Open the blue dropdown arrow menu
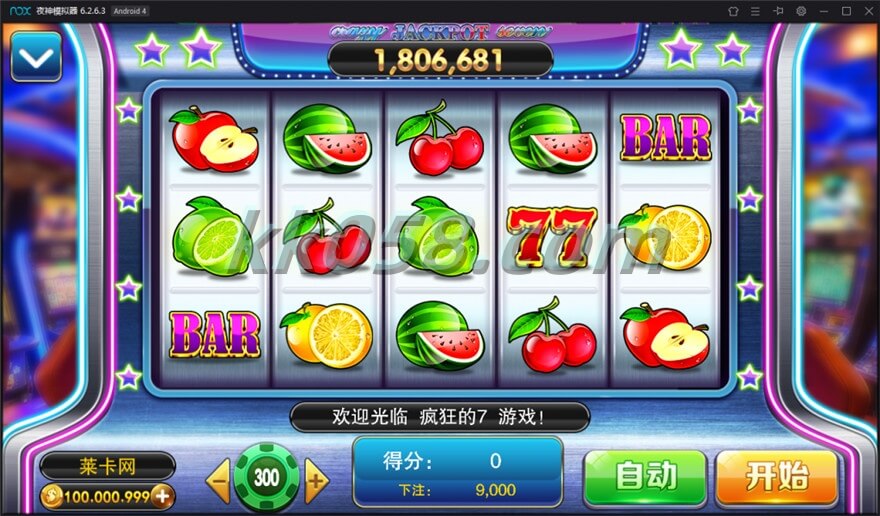 pos(36,57)
